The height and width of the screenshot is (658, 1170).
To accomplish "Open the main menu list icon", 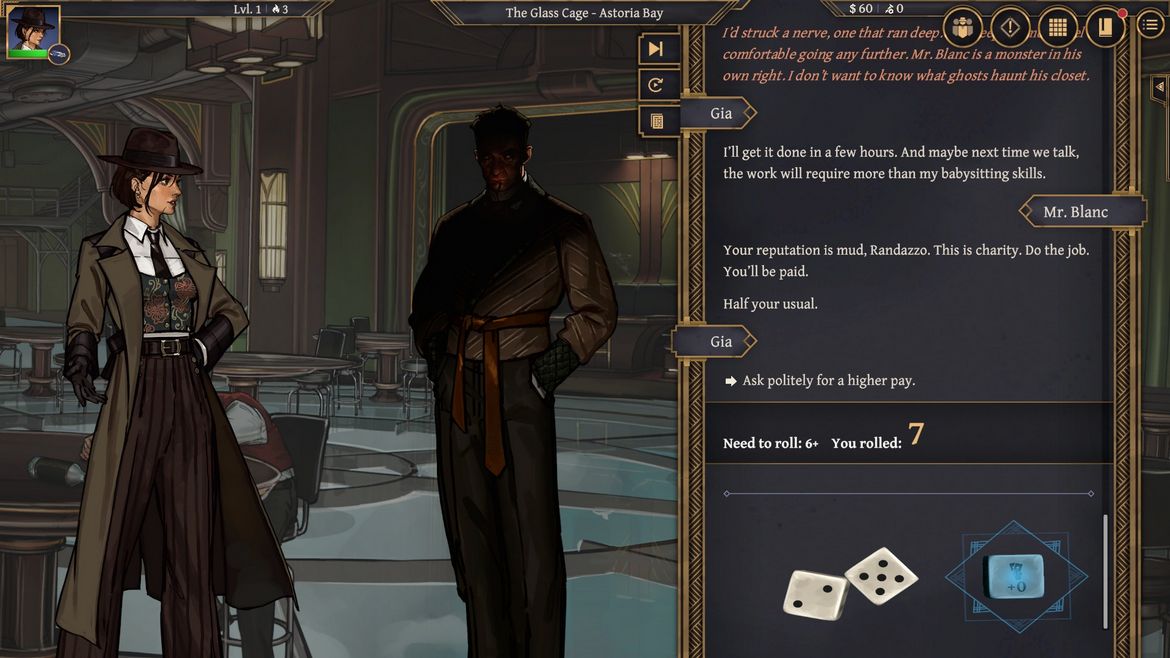I will pyautogui.click(x=1150, y=27).
